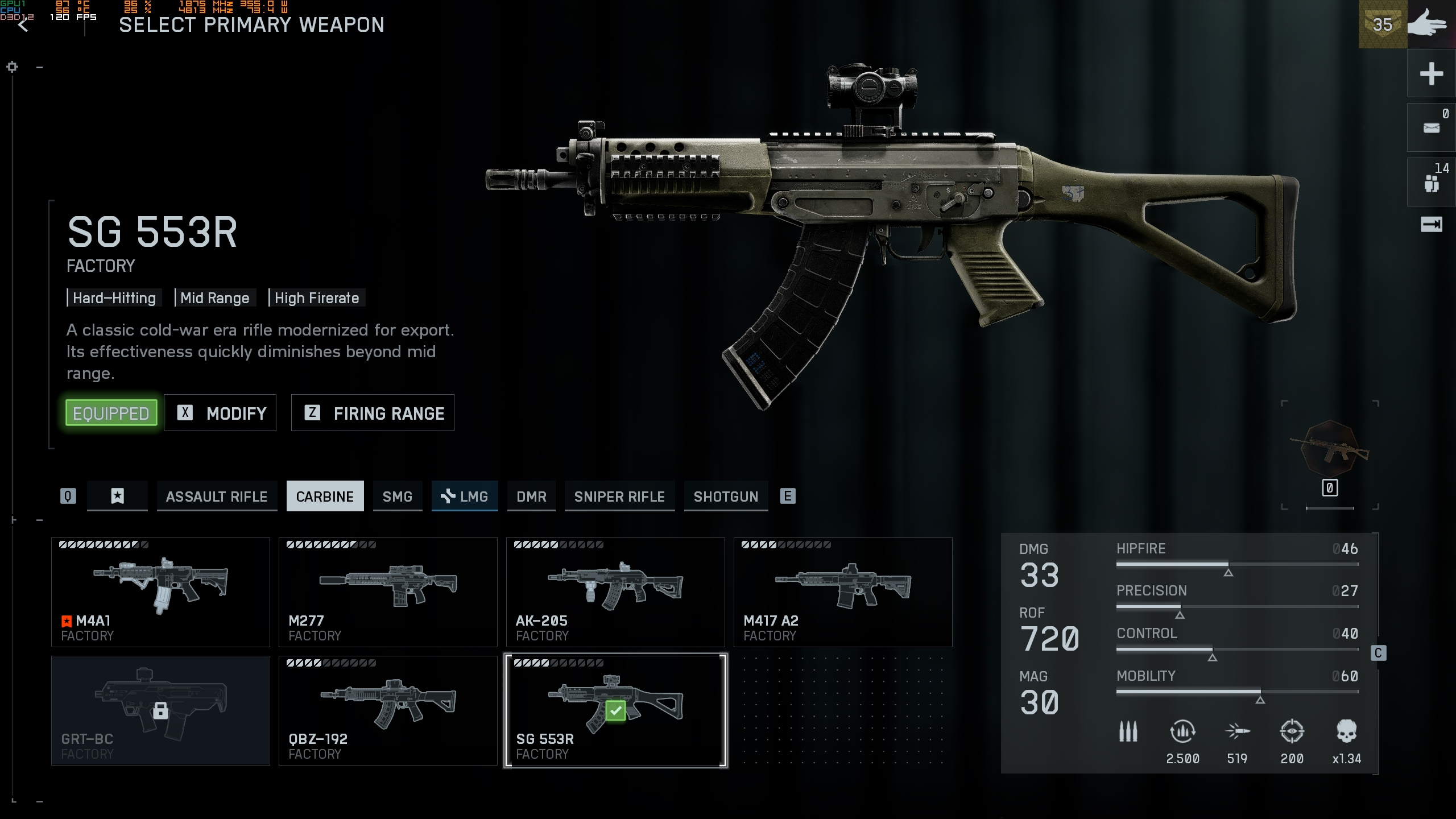The height and width of the screenshot is (819, 1456).
Task: Click the plus icon in sidebar
Action: click(1431, 74)
